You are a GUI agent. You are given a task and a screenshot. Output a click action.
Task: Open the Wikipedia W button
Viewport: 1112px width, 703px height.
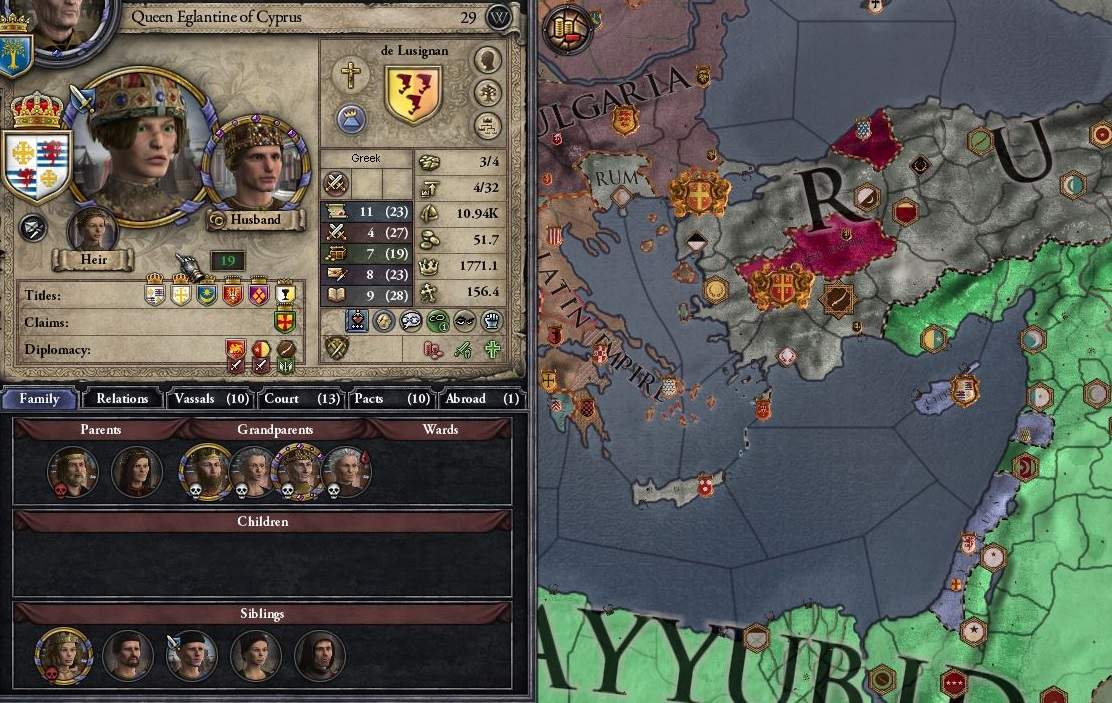point(498,17)
